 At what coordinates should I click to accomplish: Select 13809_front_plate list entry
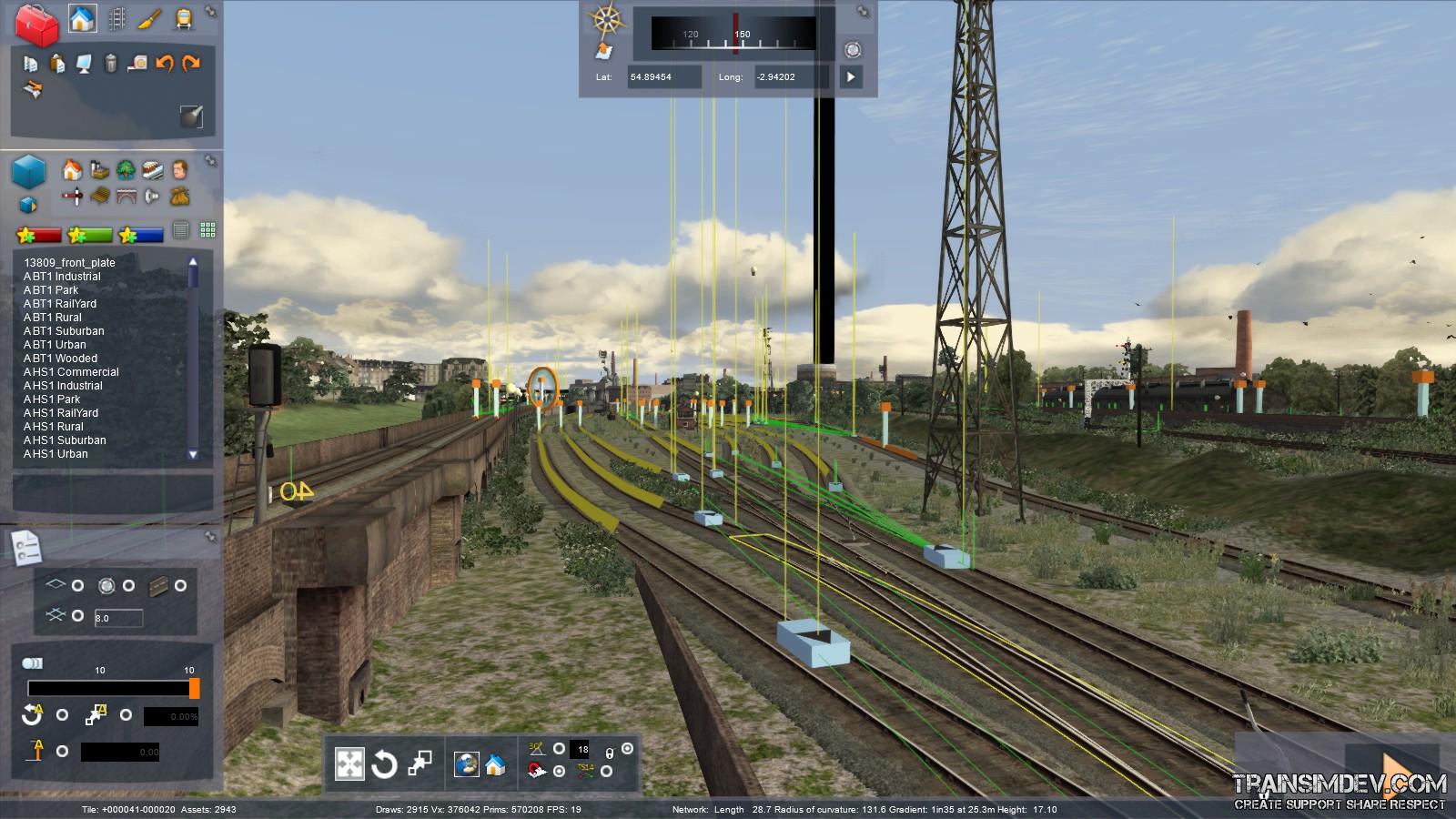69,263
